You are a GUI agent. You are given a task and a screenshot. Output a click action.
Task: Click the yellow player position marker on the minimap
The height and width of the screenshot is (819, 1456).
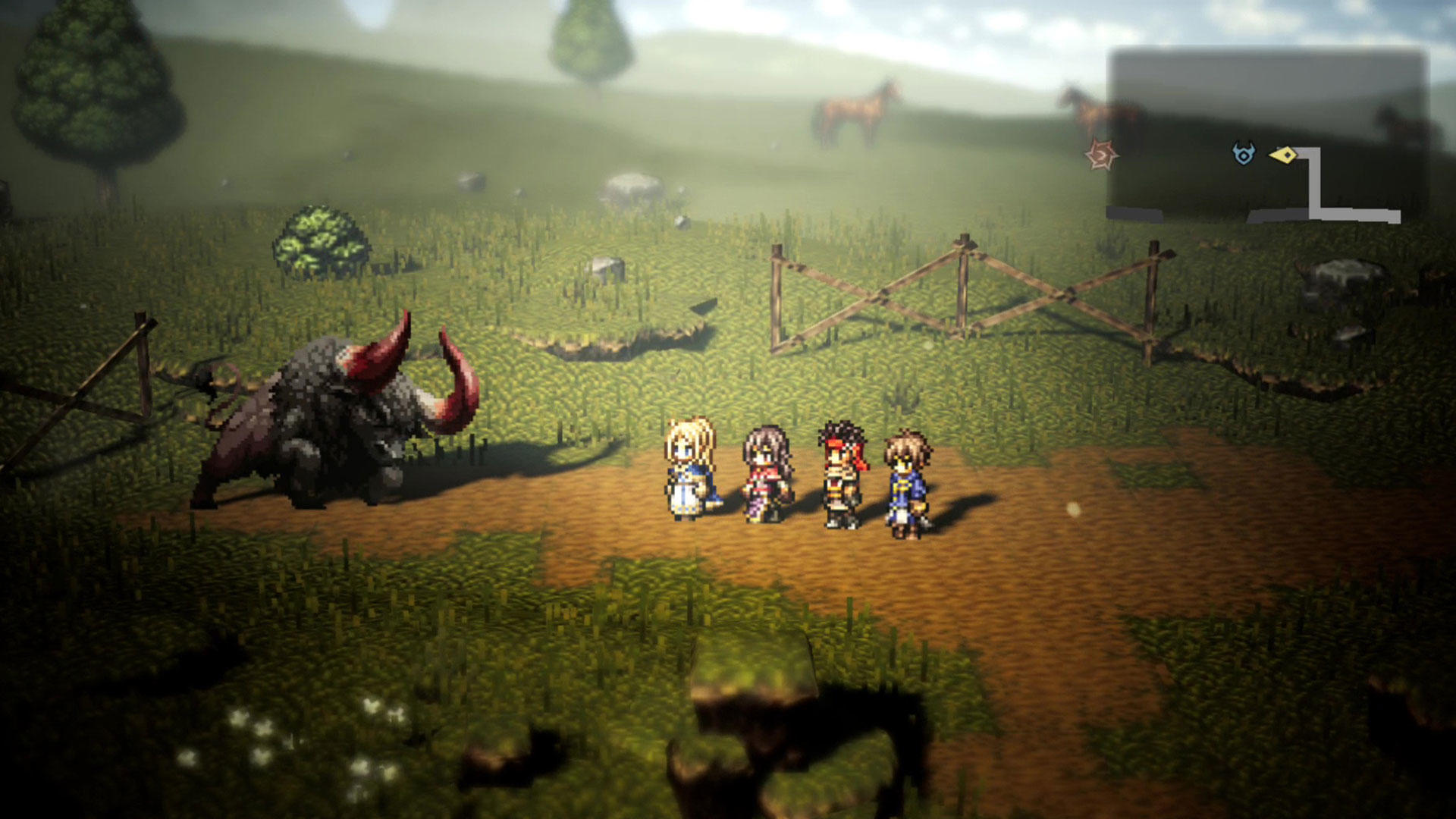pyautogui.click(x=1285, y=154)
